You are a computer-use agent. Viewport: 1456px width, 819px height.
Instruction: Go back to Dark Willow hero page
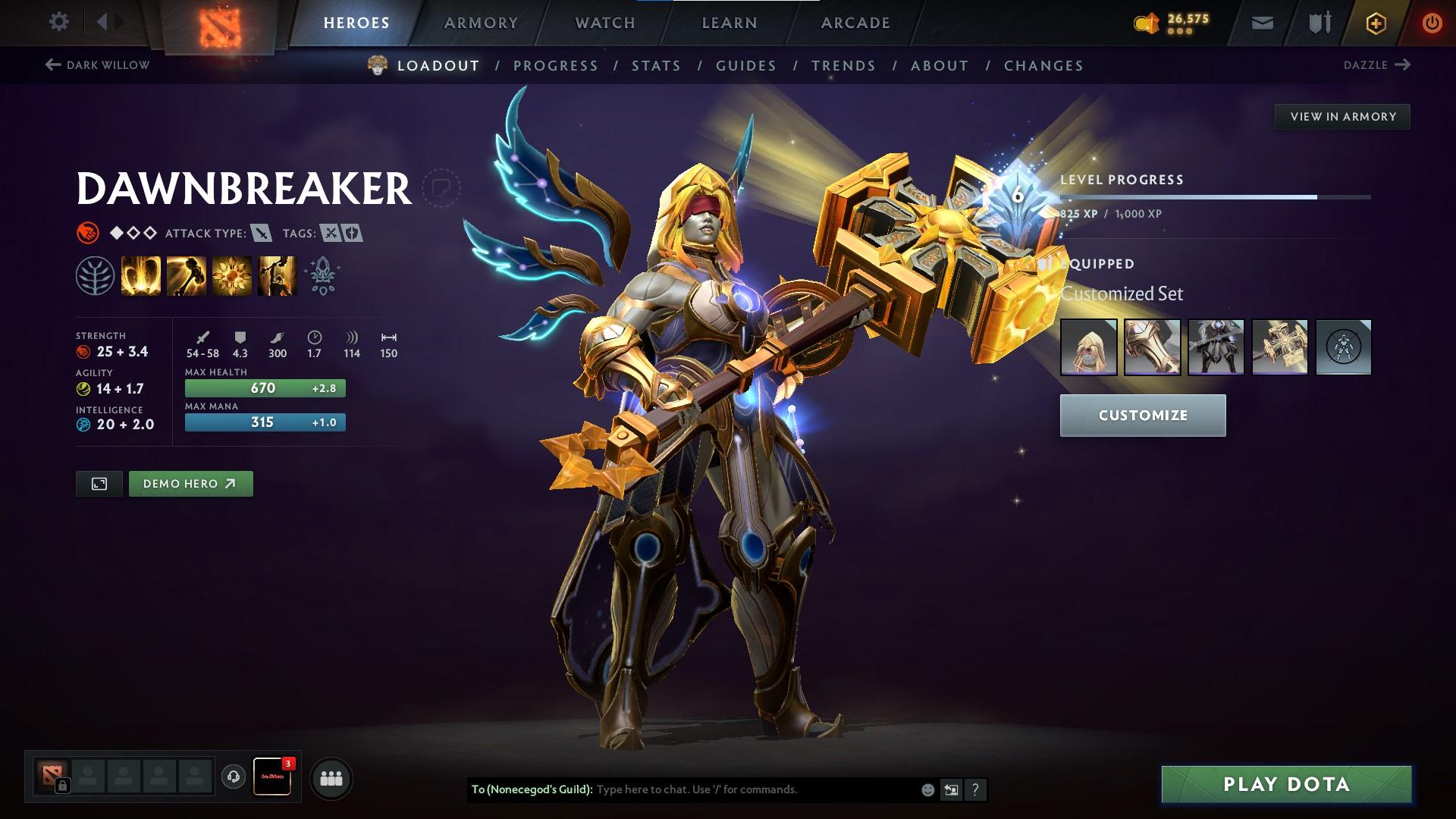98,65
